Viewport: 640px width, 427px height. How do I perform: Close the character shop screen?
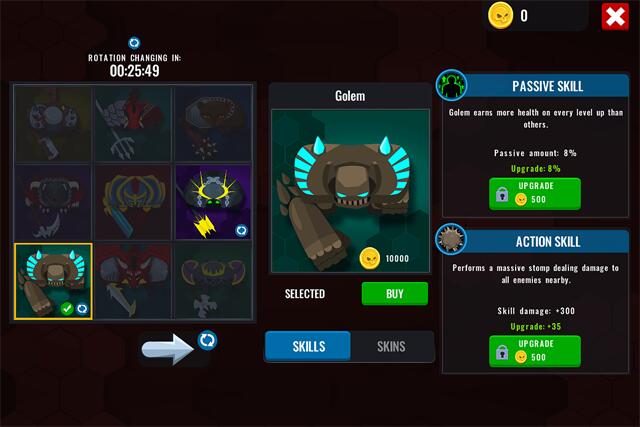click(615, 17)
